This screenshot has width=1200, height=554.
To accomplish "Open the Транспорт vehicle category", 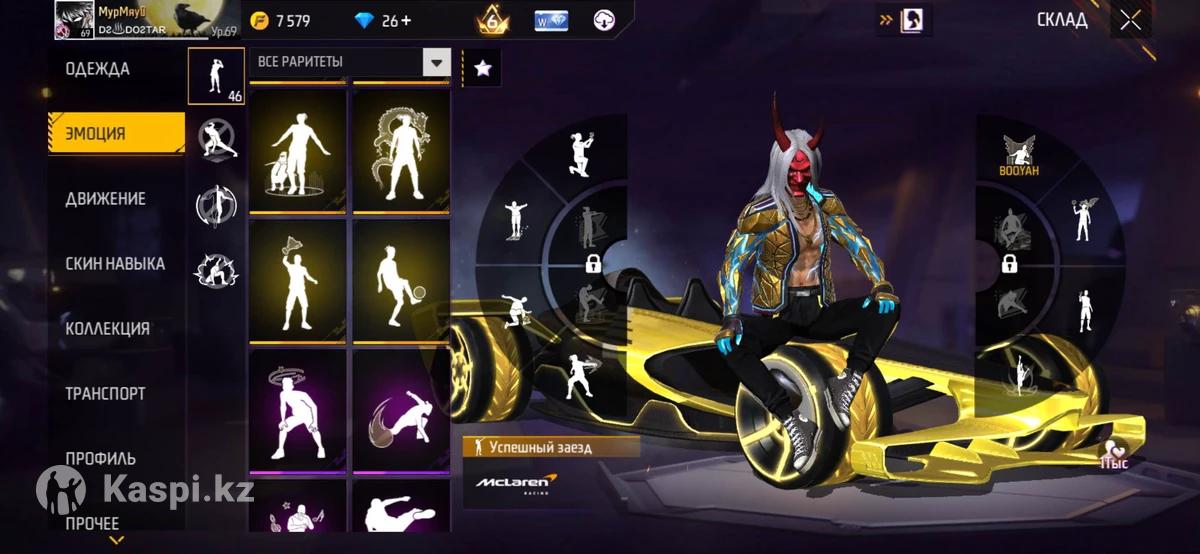I will [106, 394].
